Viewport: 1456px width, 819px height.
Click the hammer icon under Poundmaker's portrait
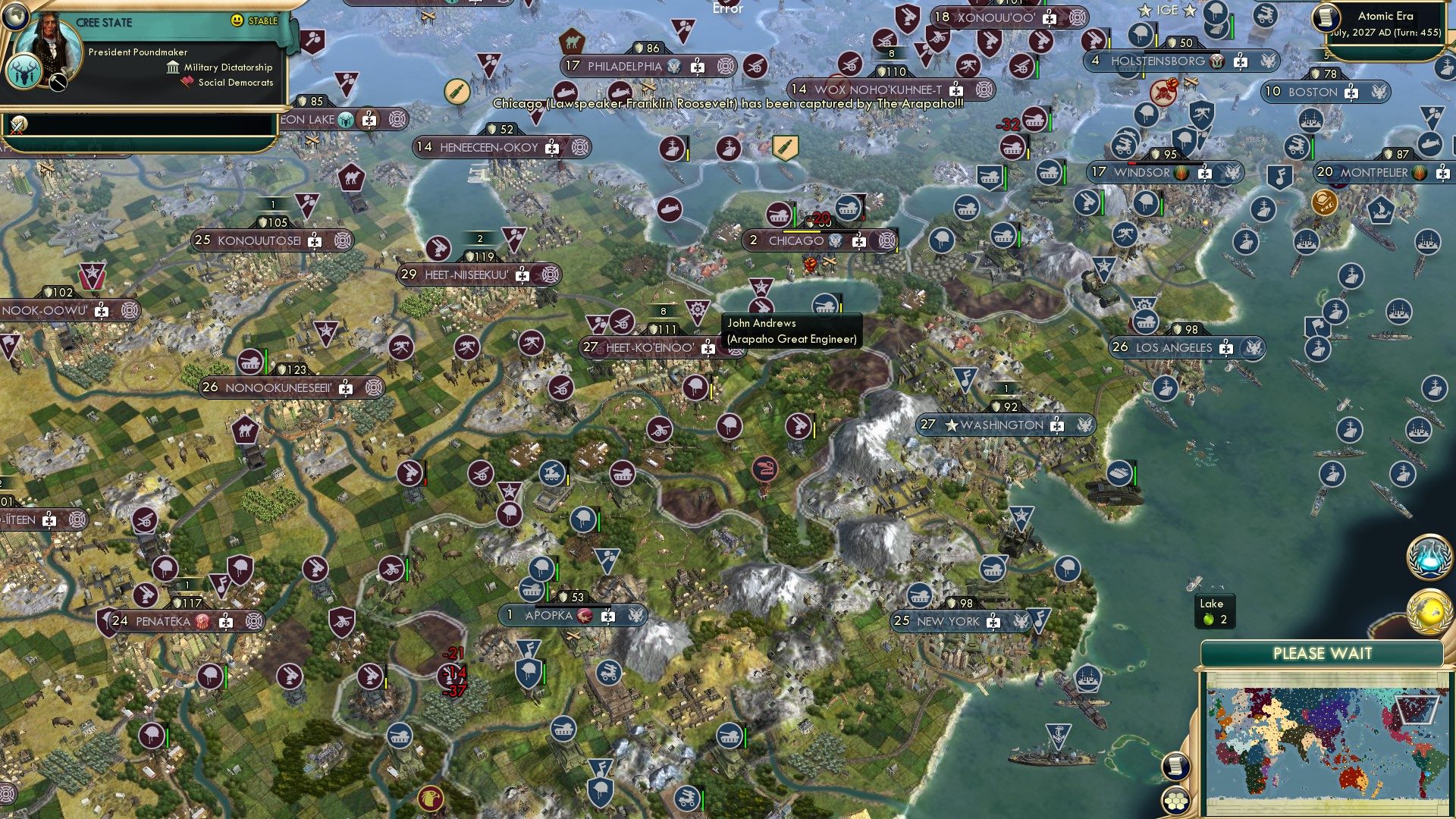[58, 82]
